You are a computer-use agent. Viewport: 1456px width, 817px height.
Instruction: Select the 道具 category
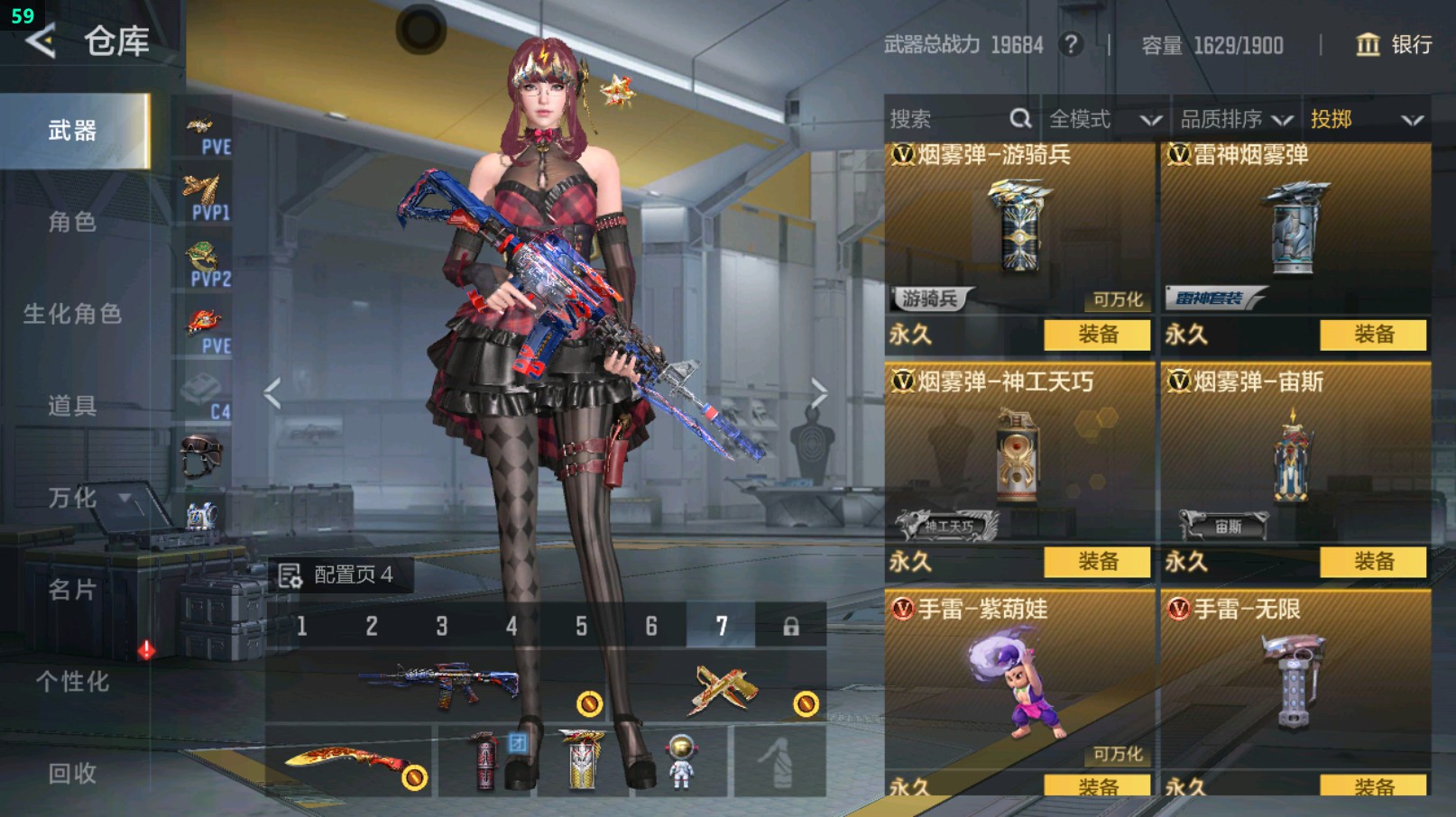72,406
